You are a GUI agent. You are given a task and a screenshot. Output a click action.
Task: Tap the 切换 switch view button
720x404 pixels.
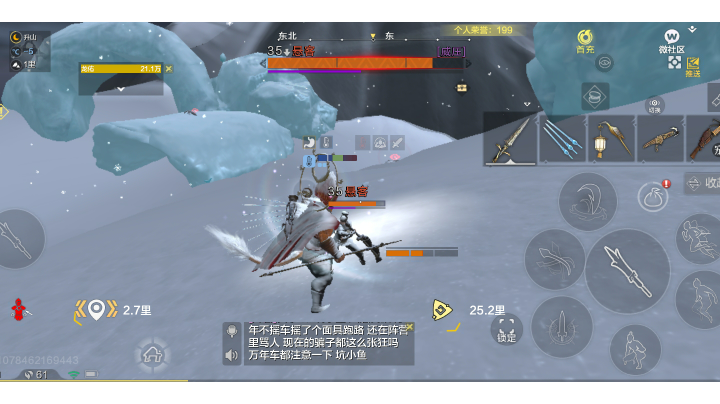tap(654, 104)
